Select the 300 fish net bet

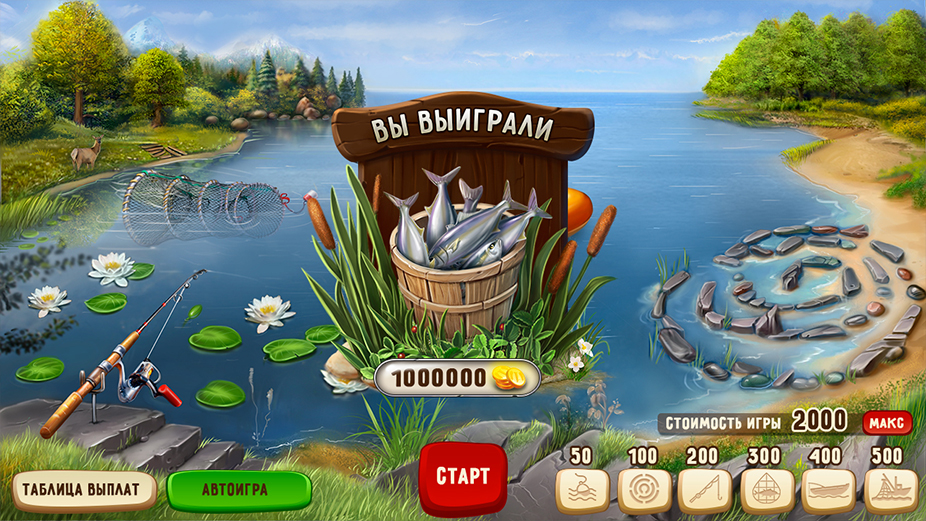pos(767,490)
